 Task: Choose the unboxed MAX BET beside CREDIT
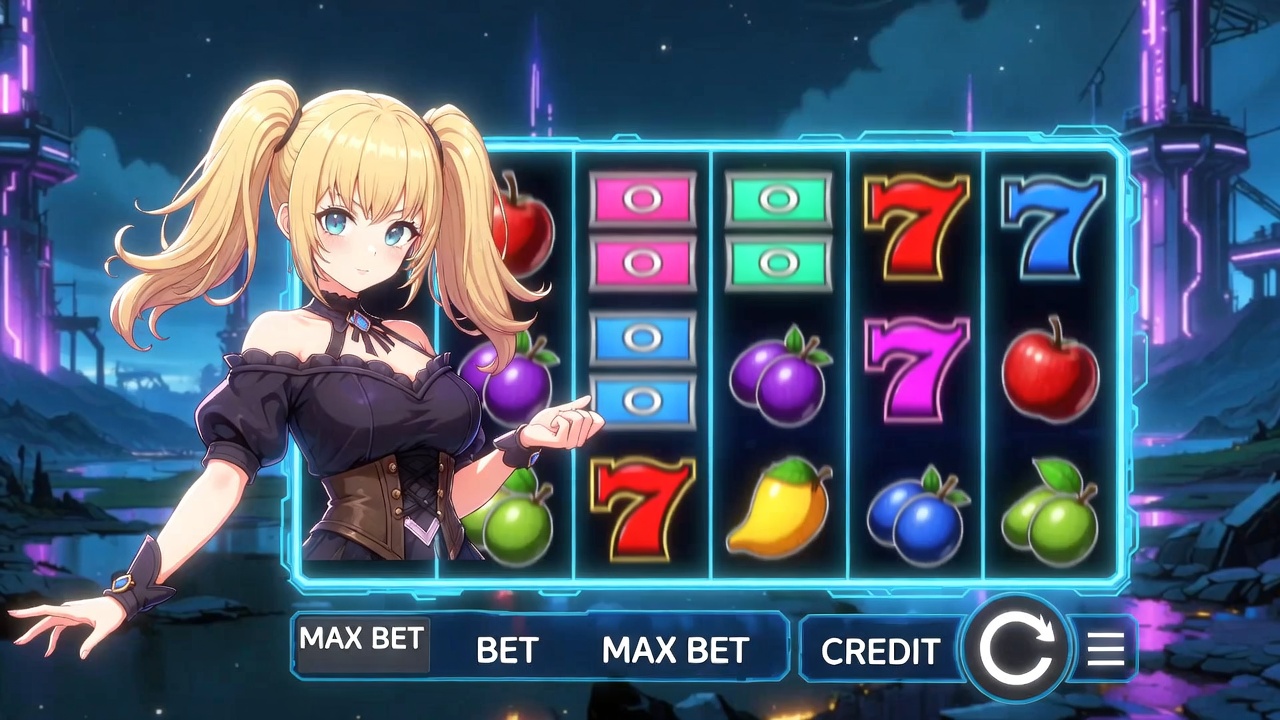(675, 650)
